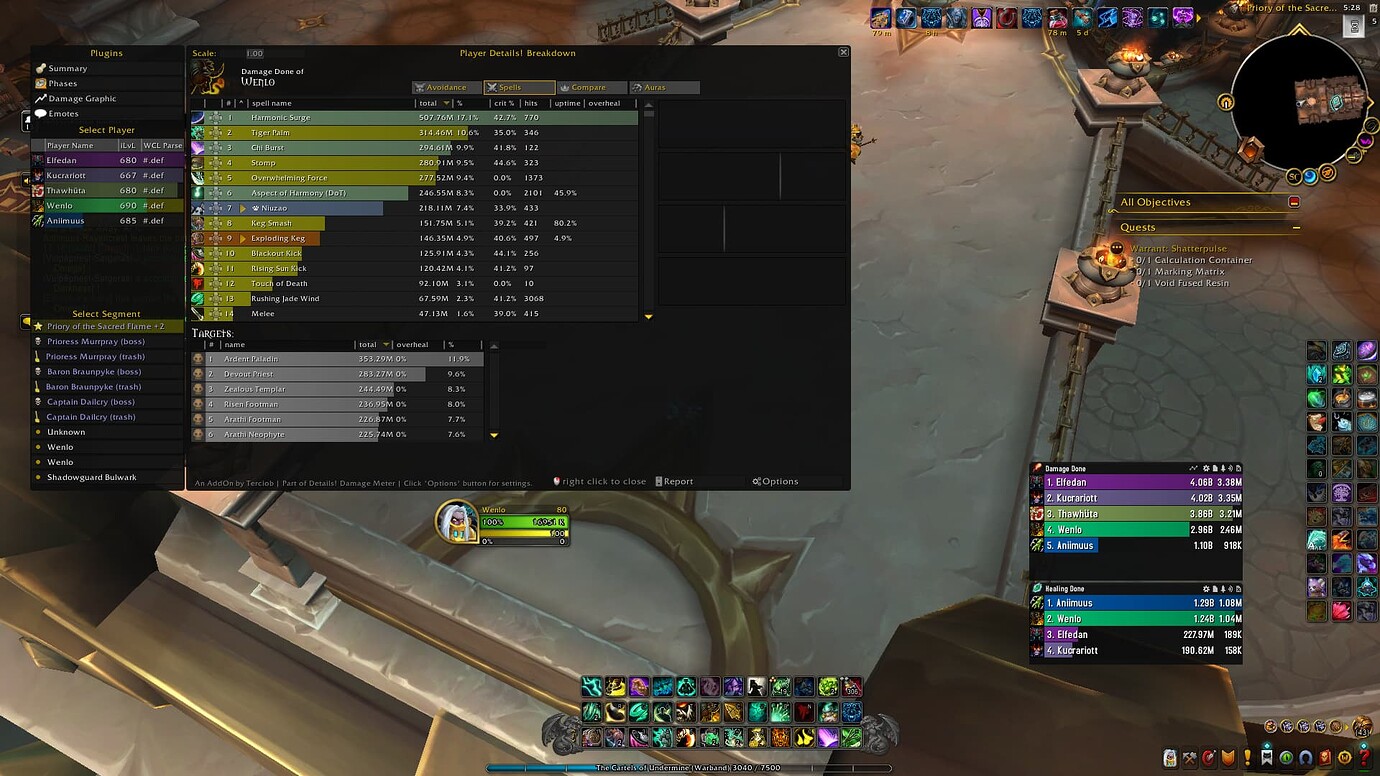
Task: Open Options in the Details footer
Action: coord(776,481)
